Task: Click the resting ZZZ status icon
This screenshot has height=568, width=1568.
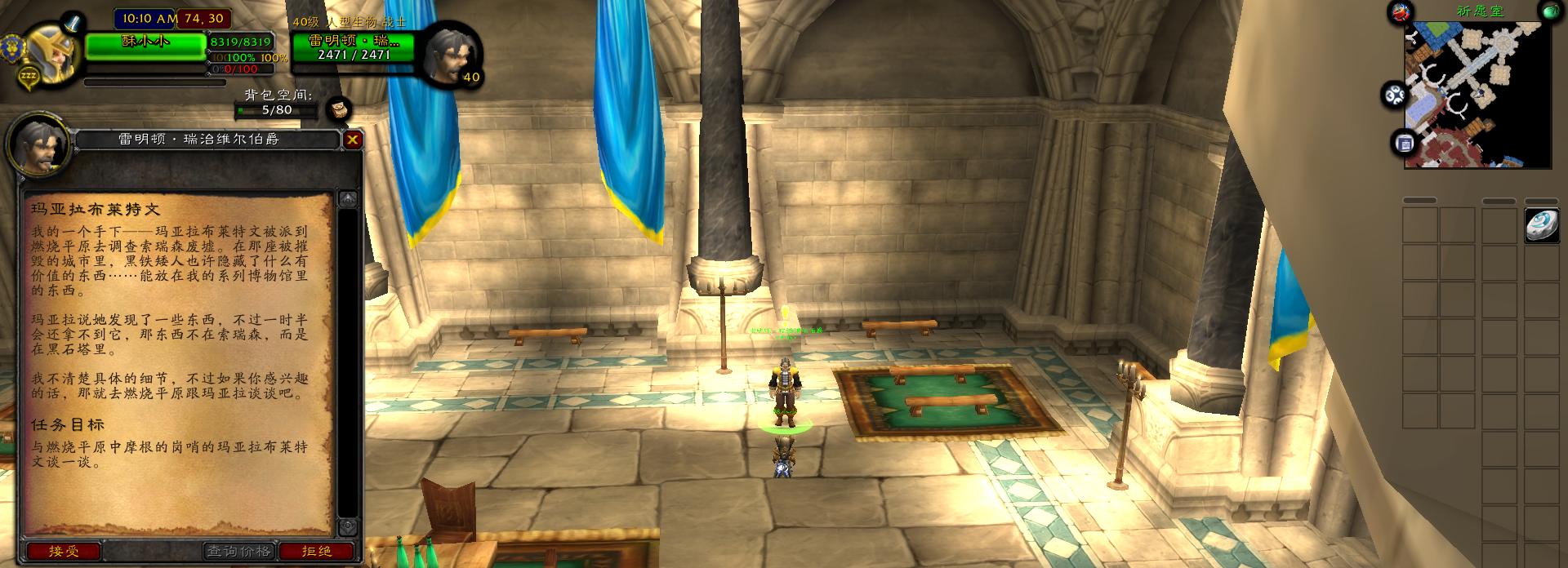Action: tap(29, 76)
